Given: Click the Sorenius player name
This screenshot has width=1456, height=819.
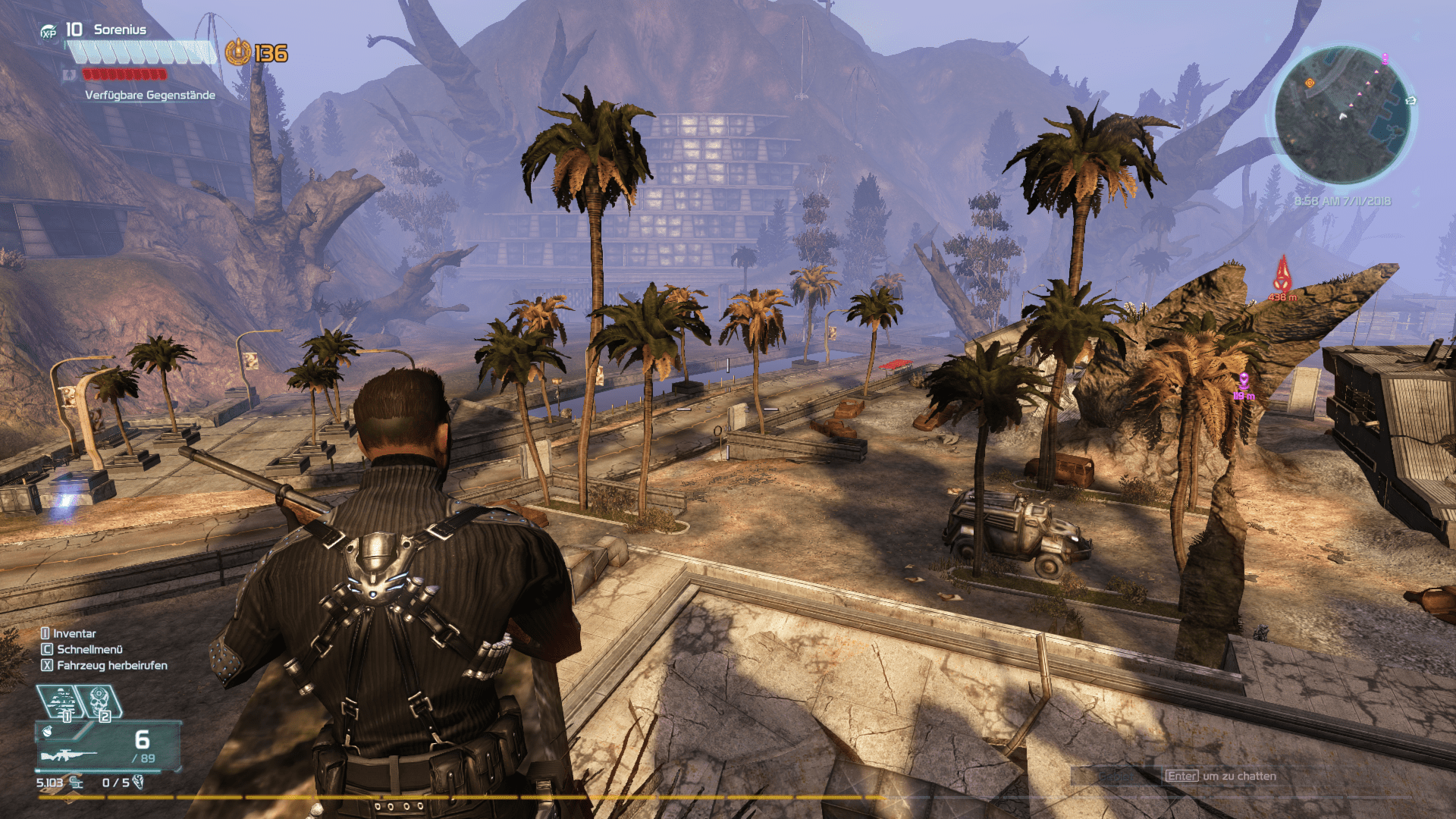Looking at the screenshot, I should 120,30.
